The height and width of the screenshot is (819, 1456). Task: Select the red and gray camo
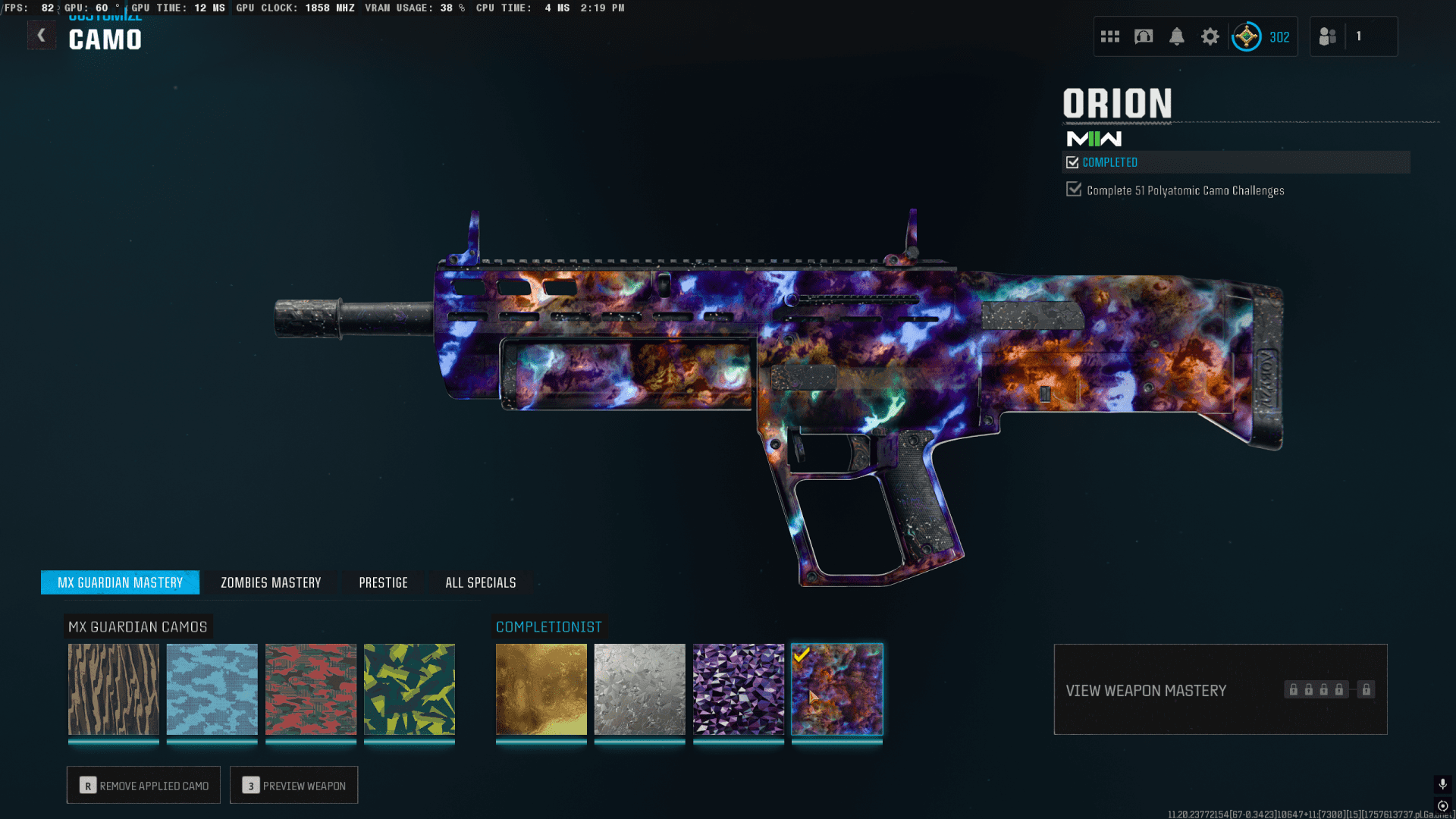click(x=311, y=689)
